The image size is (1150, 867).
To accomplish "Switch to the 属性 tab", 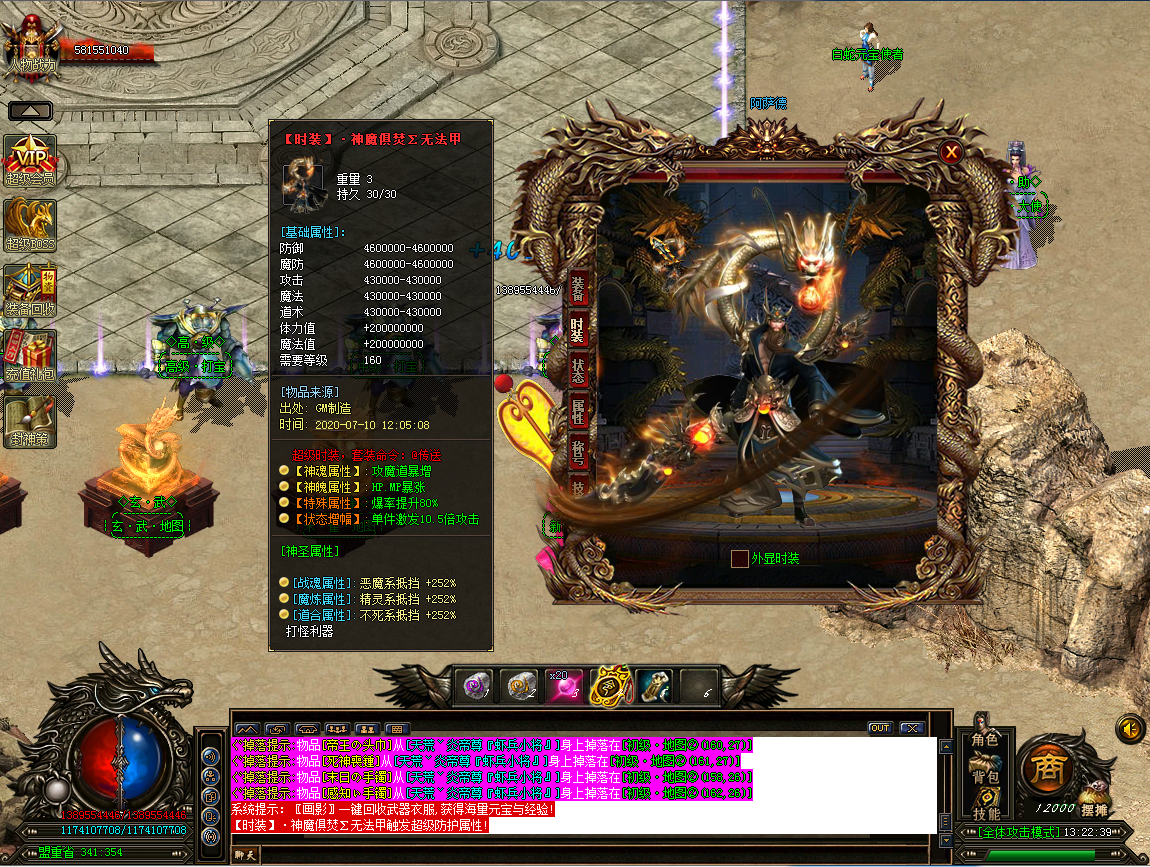I will coord(578,409).
